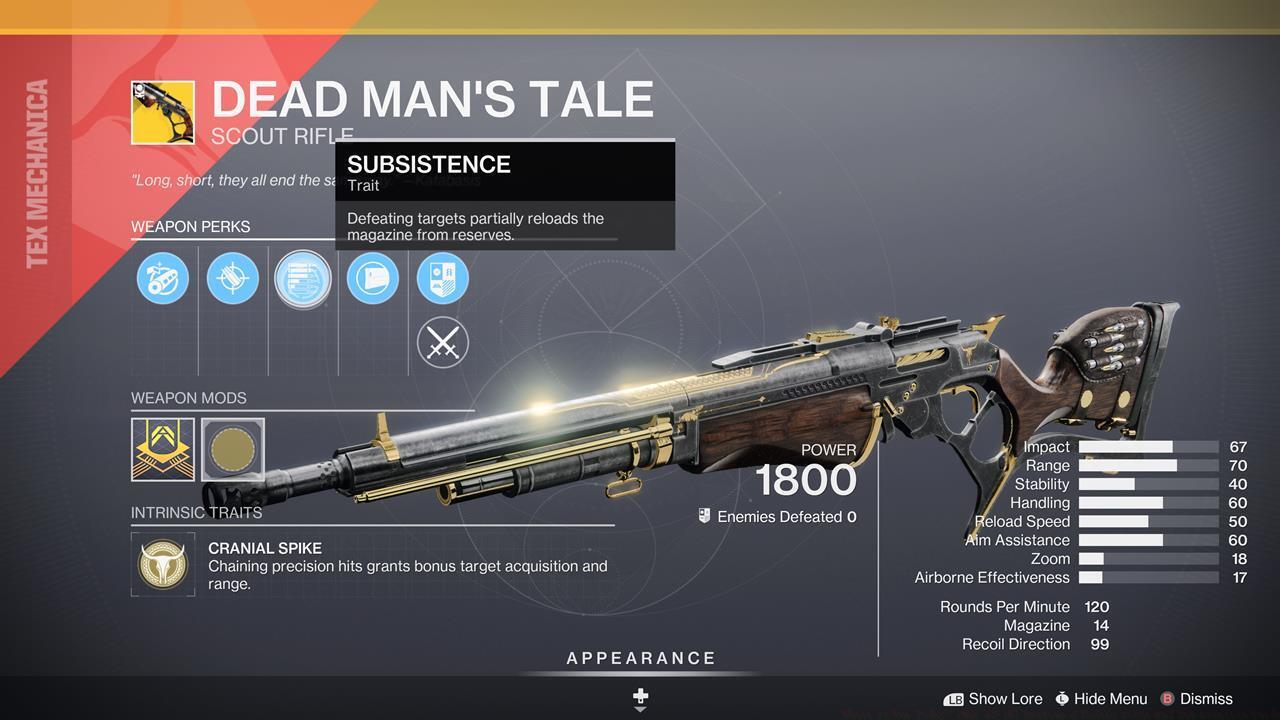Open the shield crest perk
This screenshot has height=720, width=1280.
click(x=443, y=278)
